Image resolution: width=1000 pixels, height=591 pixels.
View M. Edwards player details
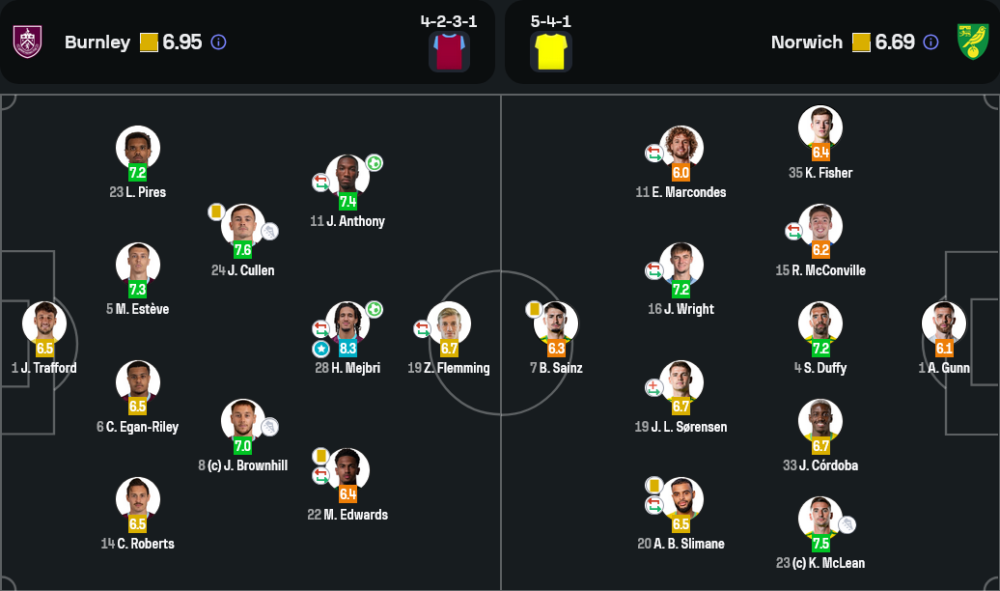click(347, 470)
